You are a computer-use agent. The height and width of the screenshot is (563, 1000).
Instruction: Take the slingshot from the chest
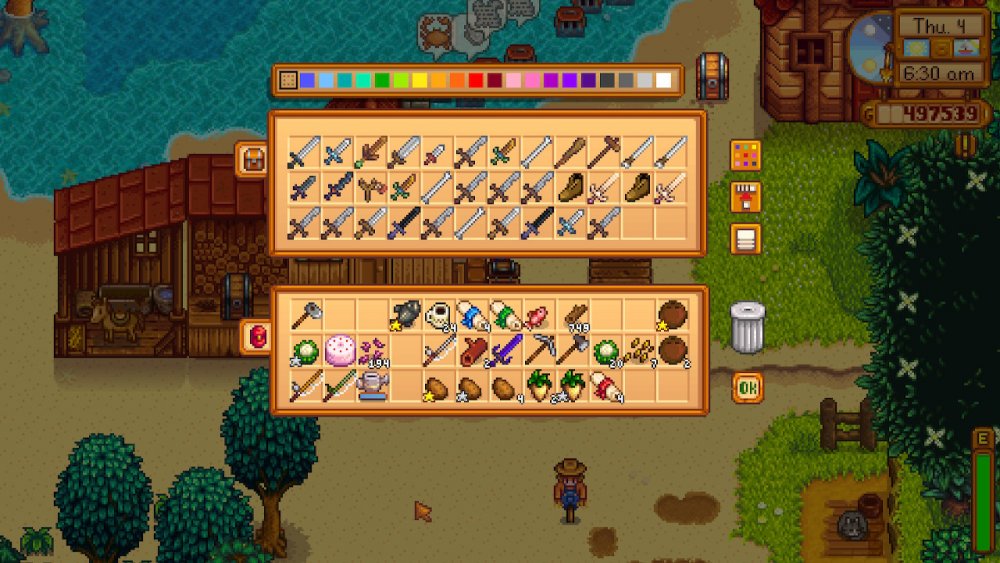pyautogui.click(x=372, y=187)
